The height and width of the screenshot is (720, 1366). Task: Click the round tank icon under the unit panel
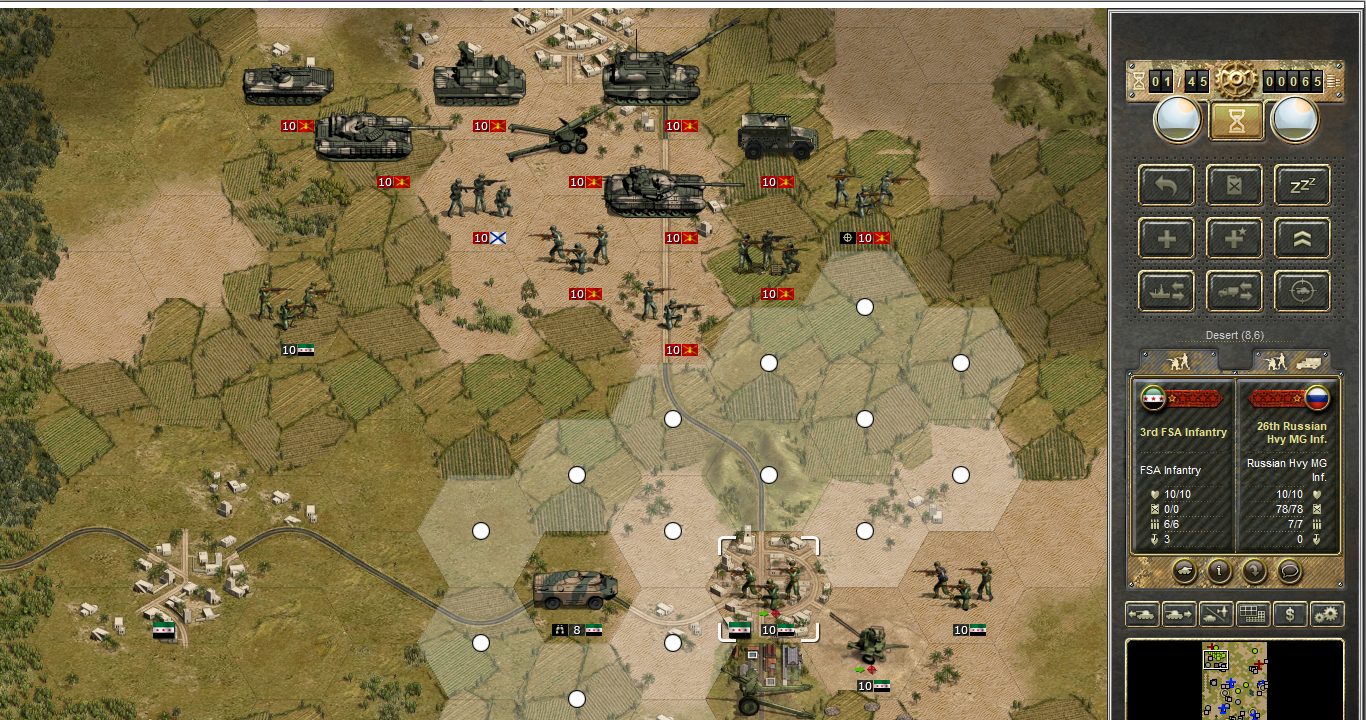(x=1184, y=571)
